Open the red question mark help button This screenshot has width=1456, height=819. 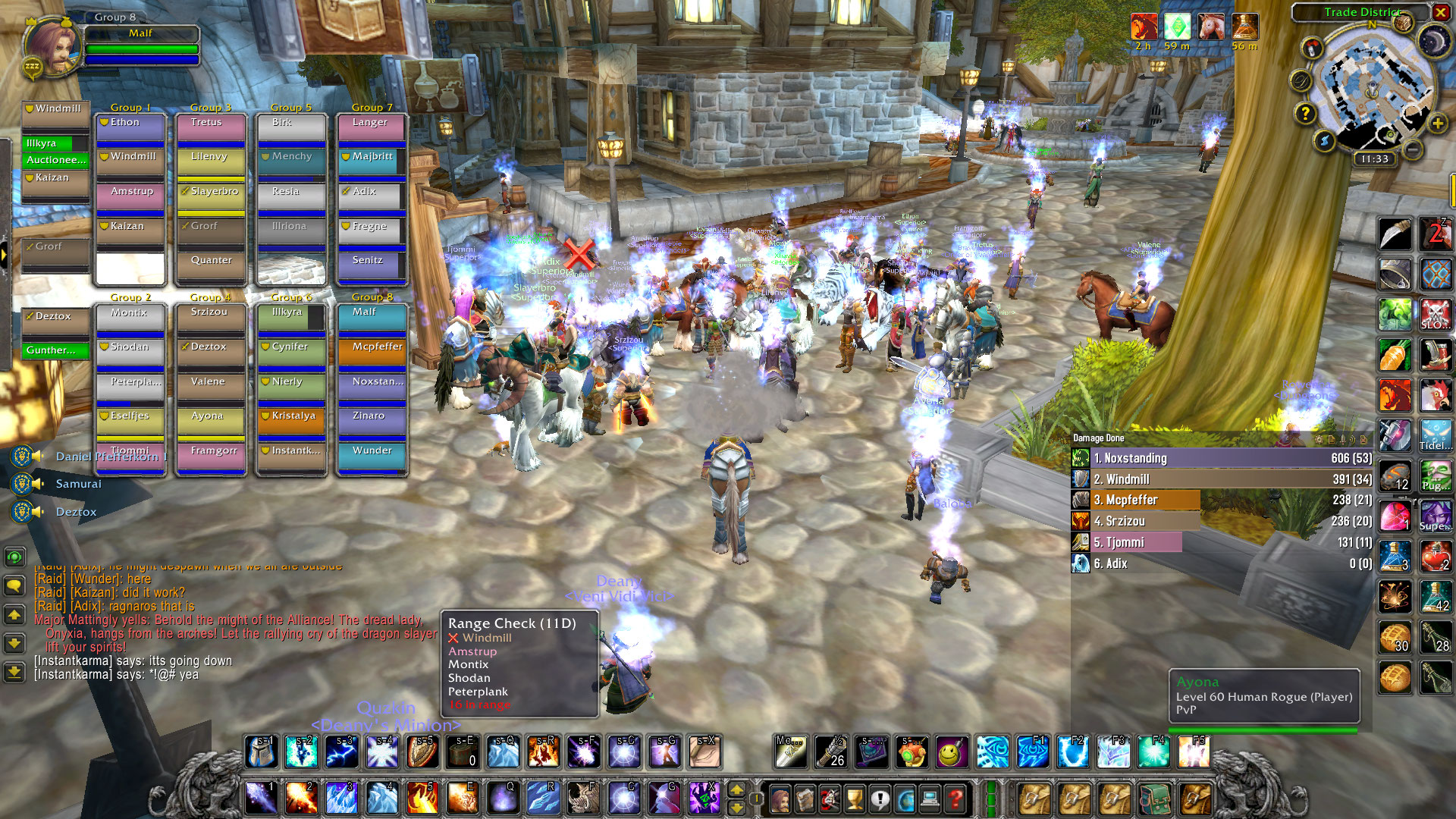[955, 799]
